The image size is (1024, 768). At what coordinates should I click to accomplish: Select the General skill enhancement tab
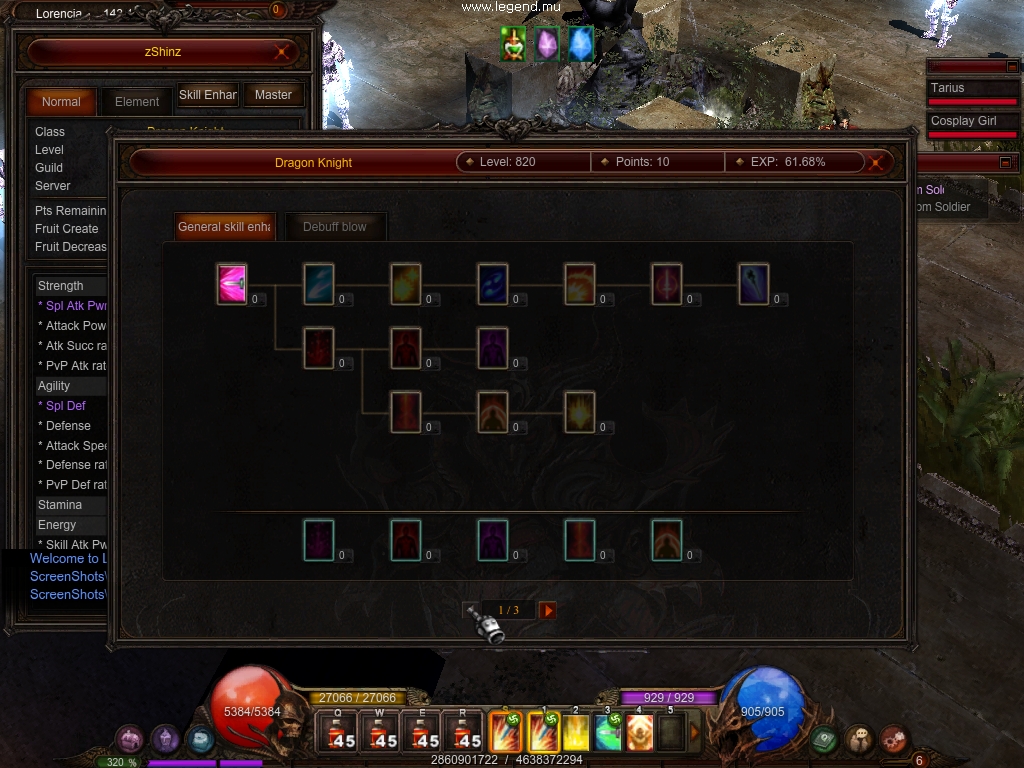point(224,227)
